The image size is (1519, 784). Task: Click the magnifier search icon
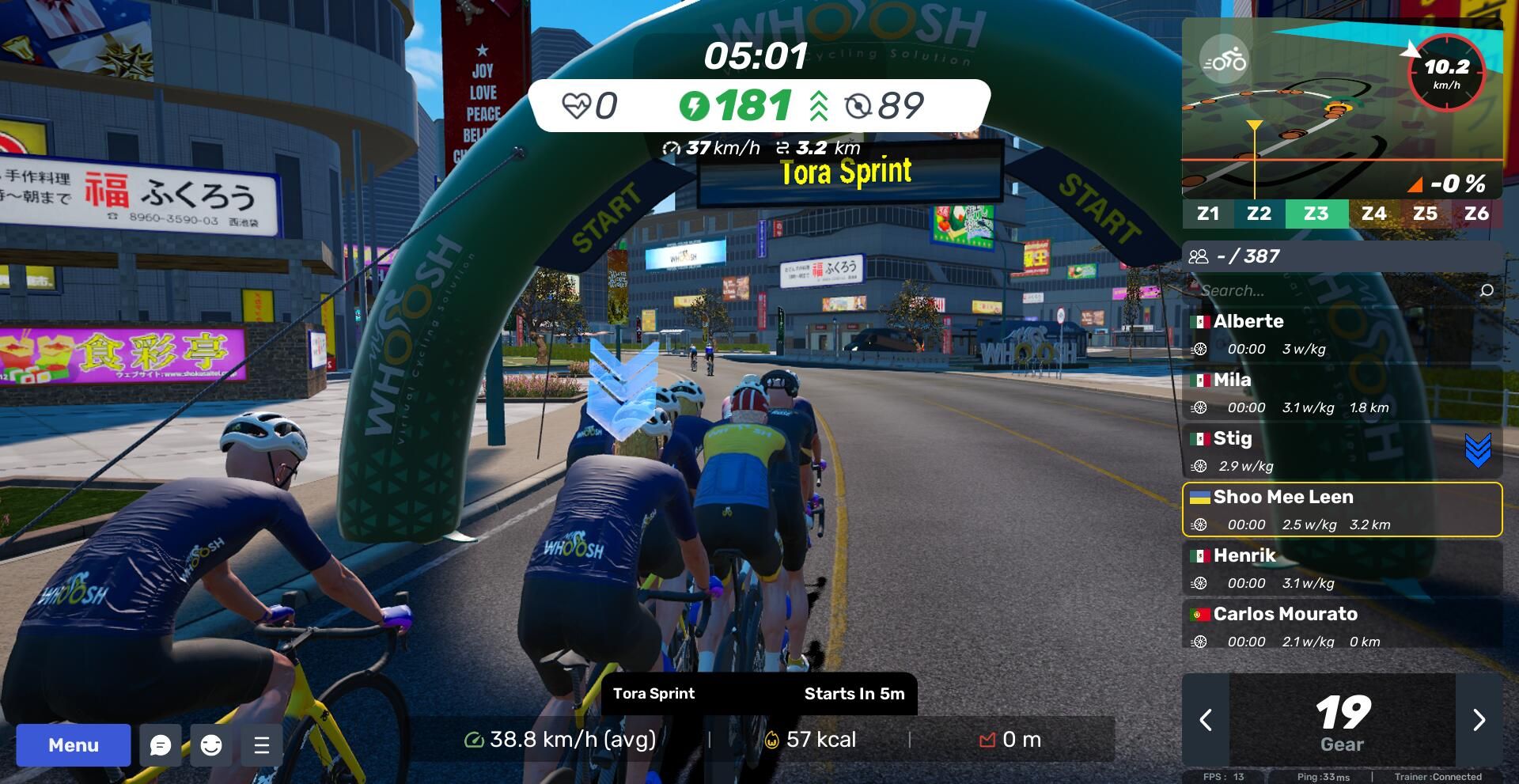[1487, 290]
